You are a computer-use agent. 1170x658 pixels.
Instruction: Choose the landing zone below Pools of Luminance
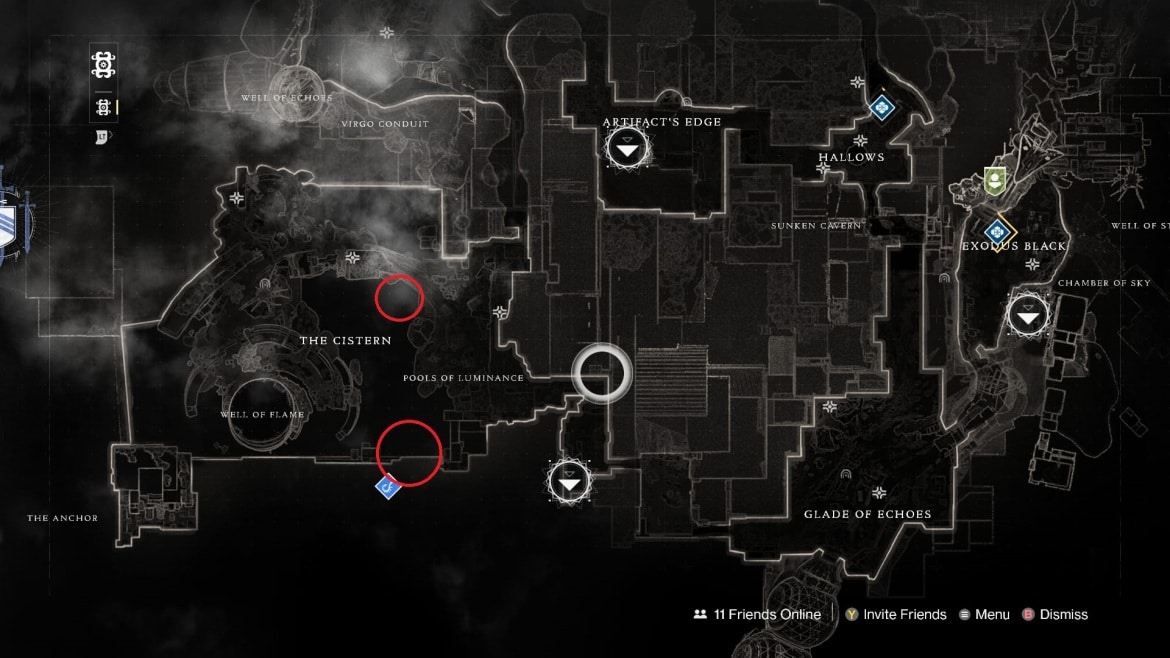[x=570, y=484]
